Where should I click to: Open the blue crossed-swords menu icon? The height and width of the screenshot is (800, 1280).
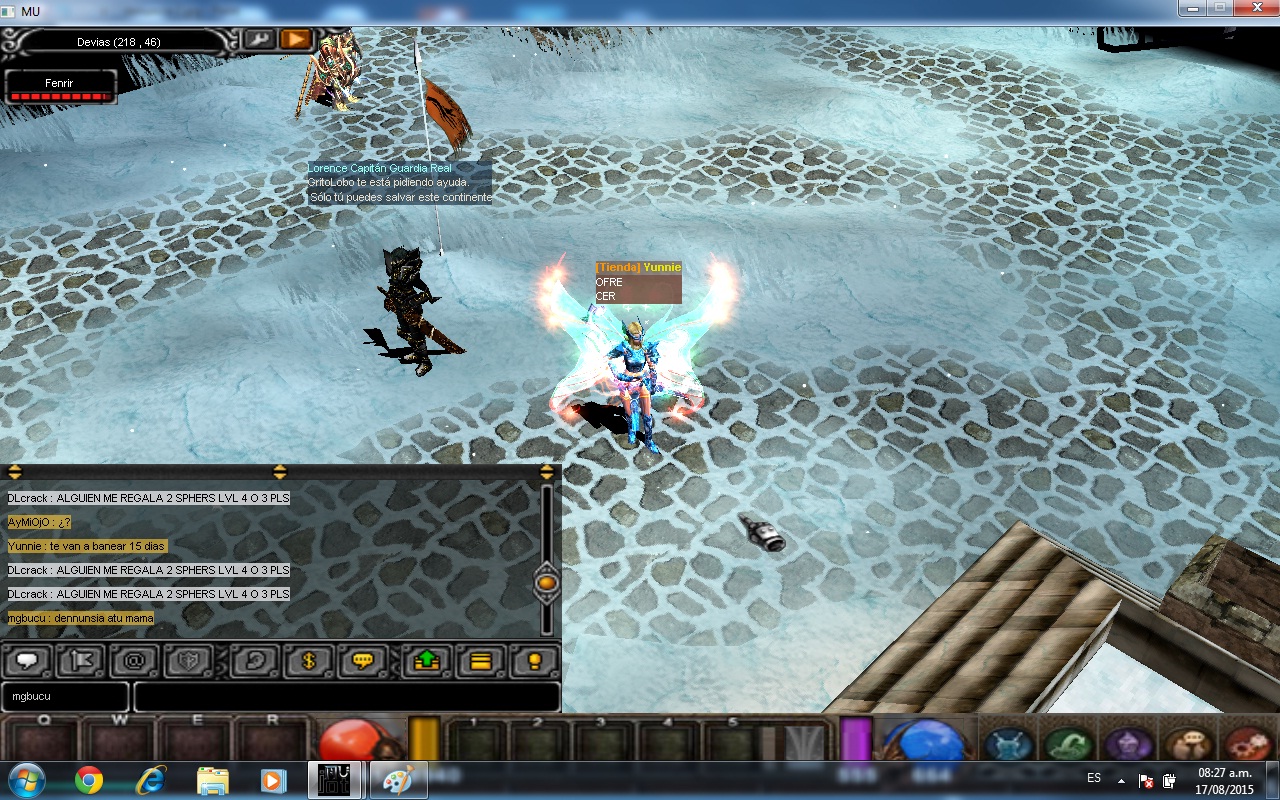point(1008,745)
